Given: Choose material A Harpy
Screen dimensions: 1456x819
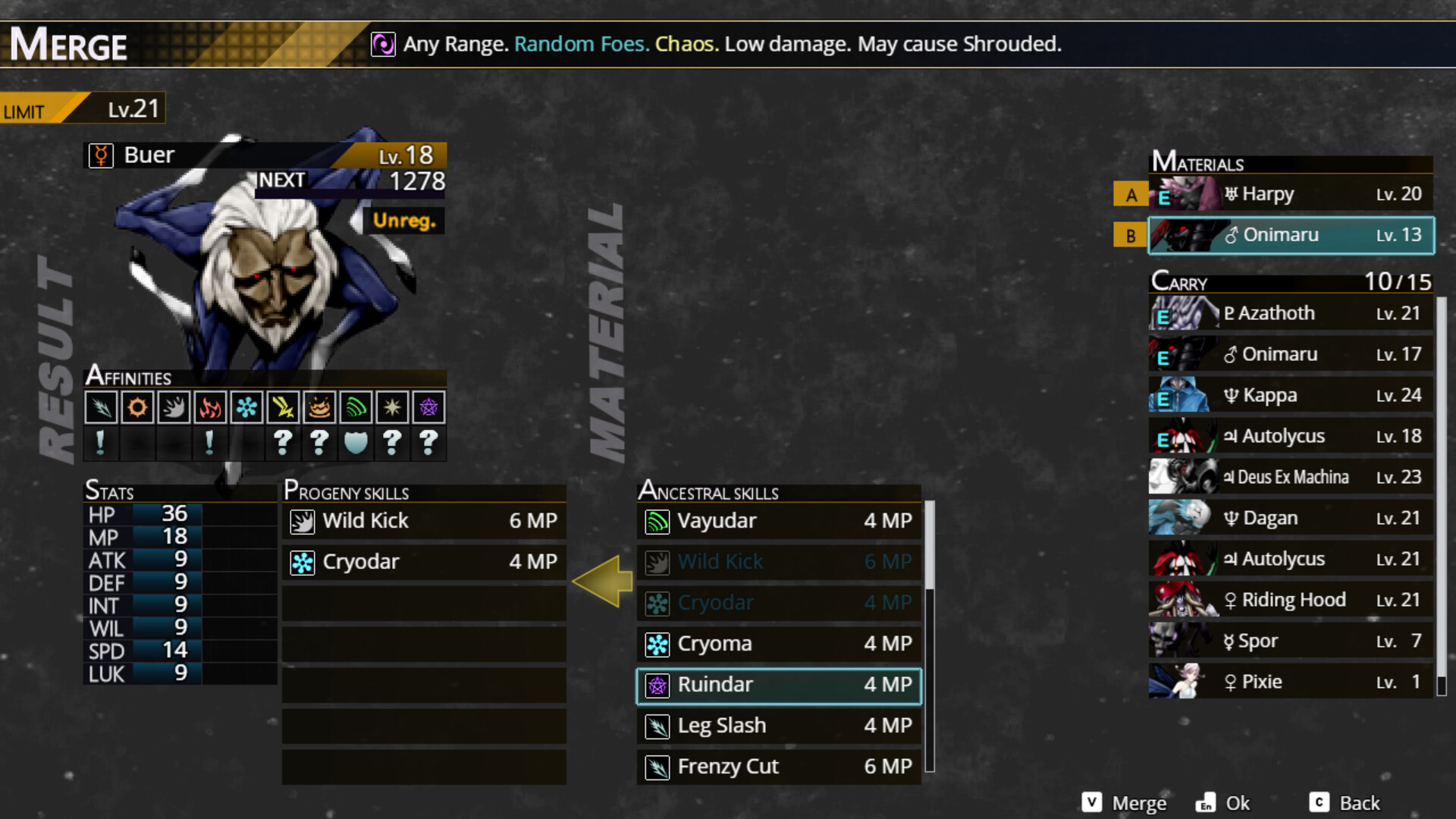Looking at the screenshot, I should (x=1291, y=194).
